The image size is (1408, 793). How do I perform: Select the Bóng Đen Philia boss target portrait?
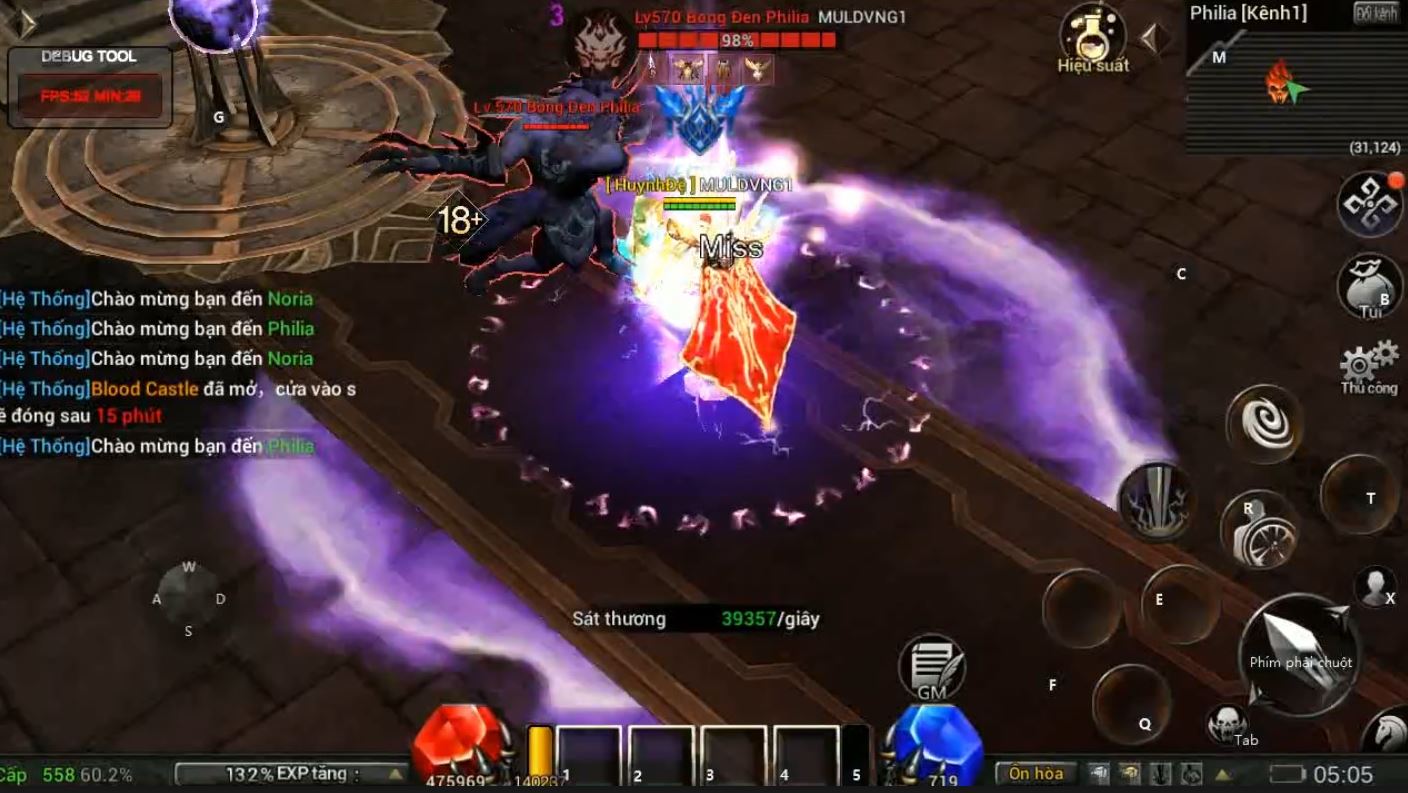pyautogui.click(x=602, y=40)
